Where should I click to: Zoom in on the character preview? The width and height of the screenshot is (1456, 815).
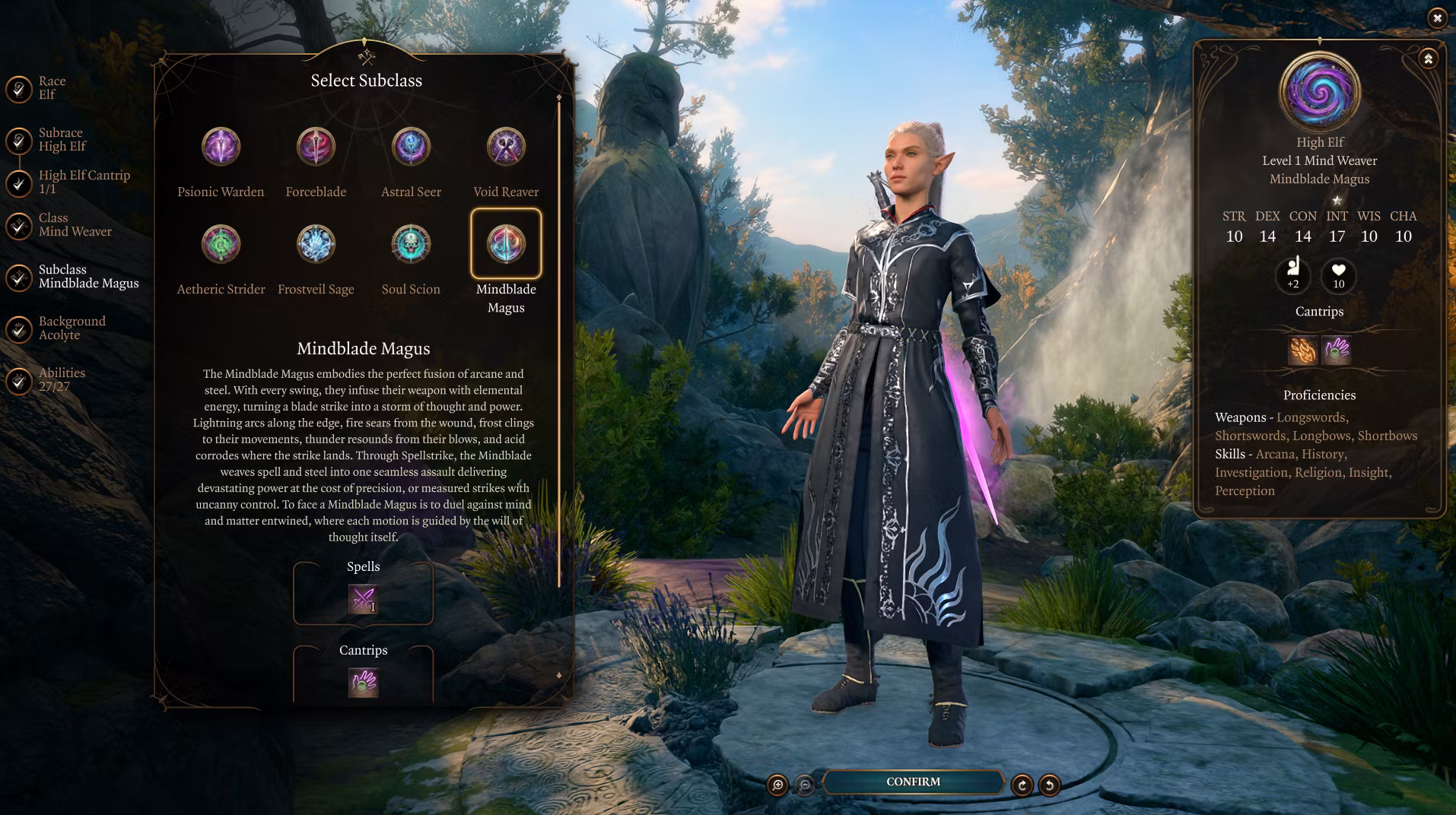pyautogui.click(x=777, y=785)
